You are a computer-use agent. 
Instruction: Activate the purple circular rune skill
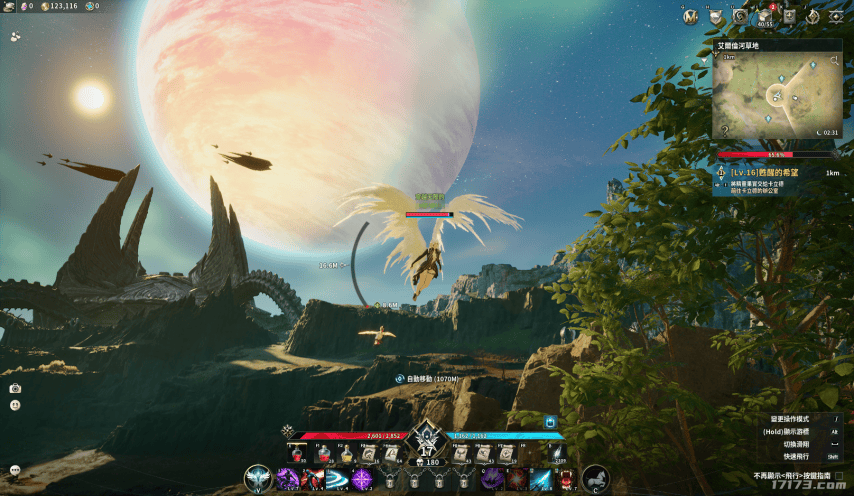point(362,479)
